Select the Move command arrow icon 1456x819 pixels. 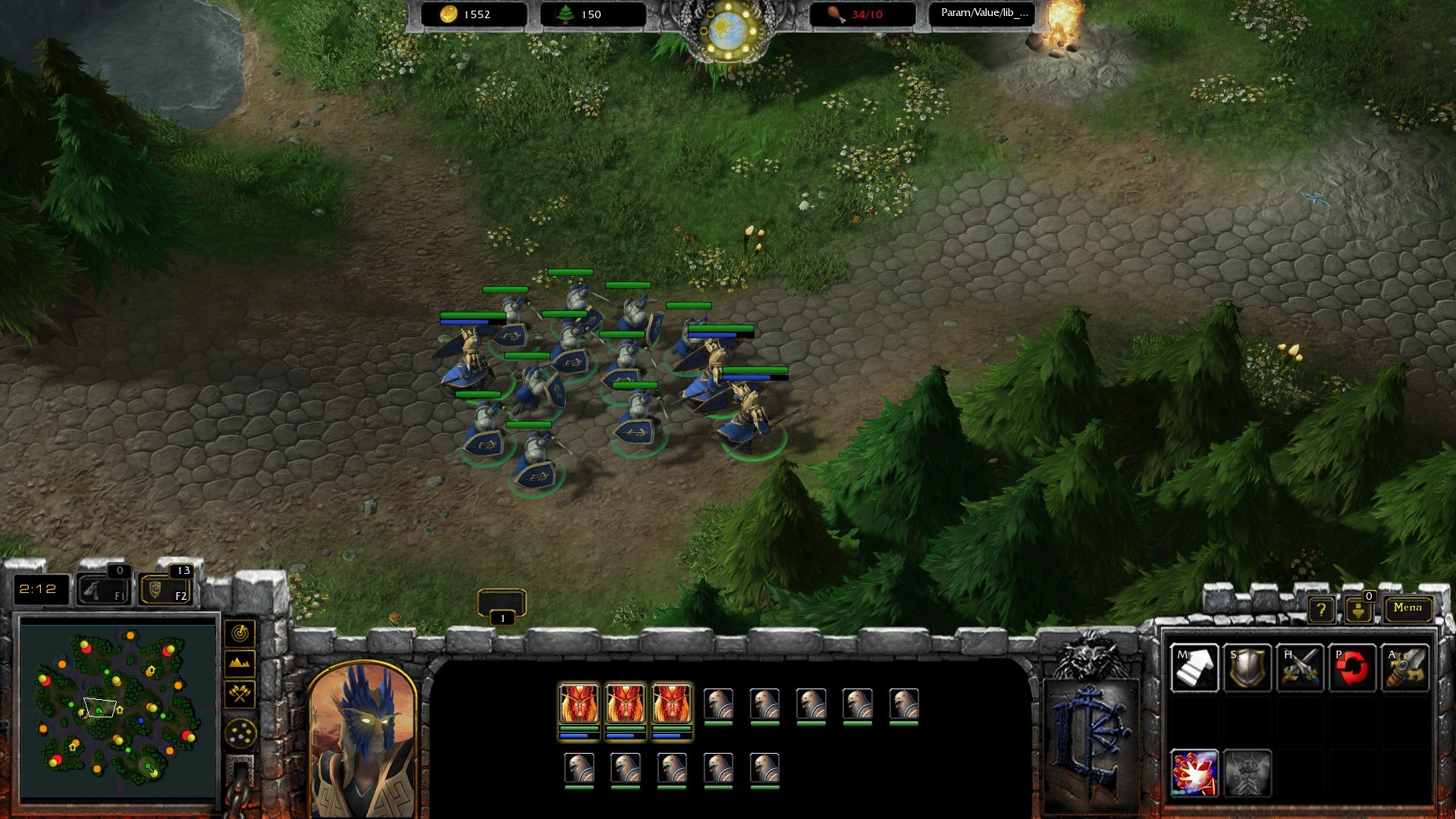point(1194,668)
